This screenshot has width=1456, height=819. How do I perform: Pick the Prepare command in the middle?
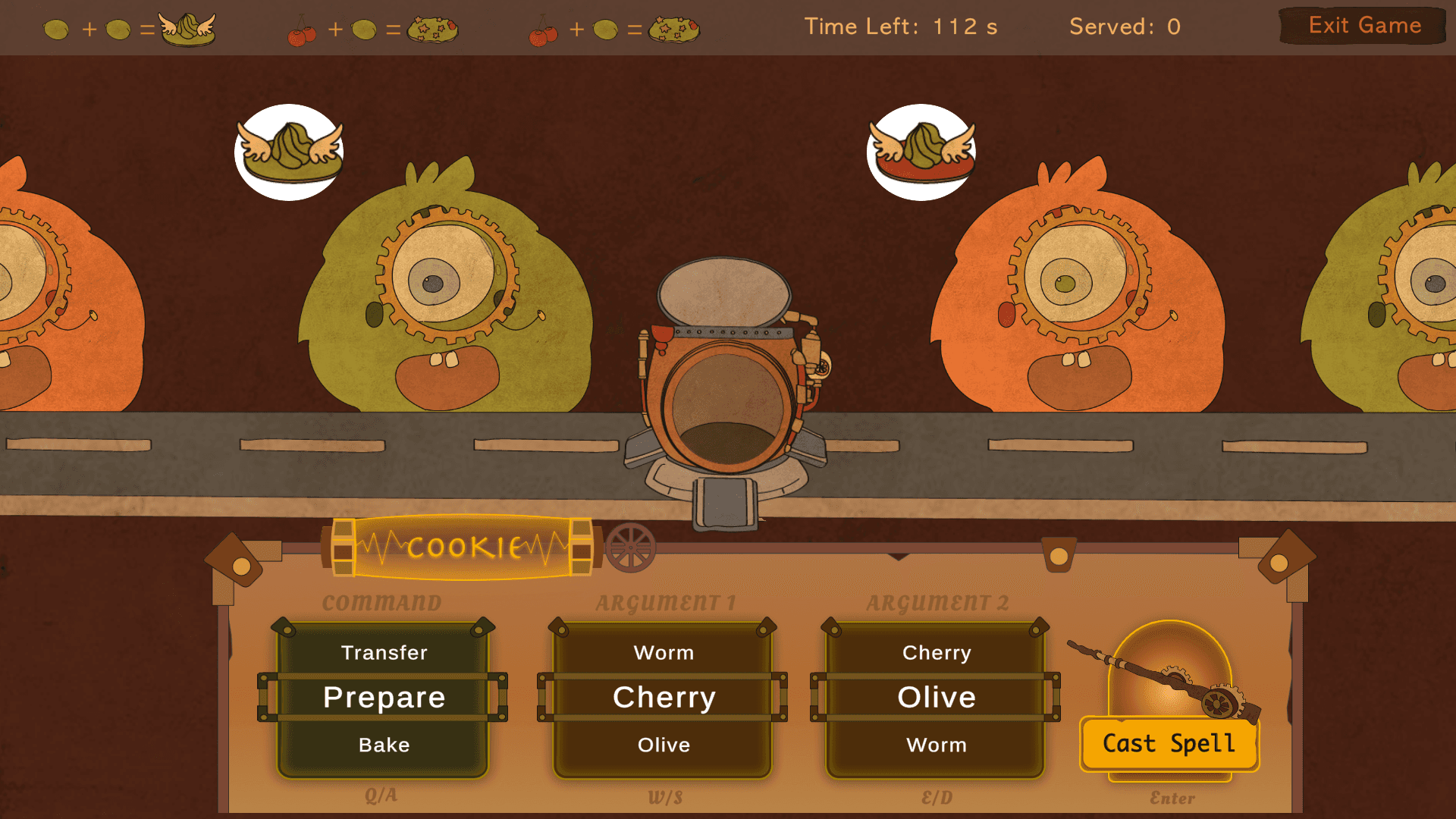pos(384,698)
